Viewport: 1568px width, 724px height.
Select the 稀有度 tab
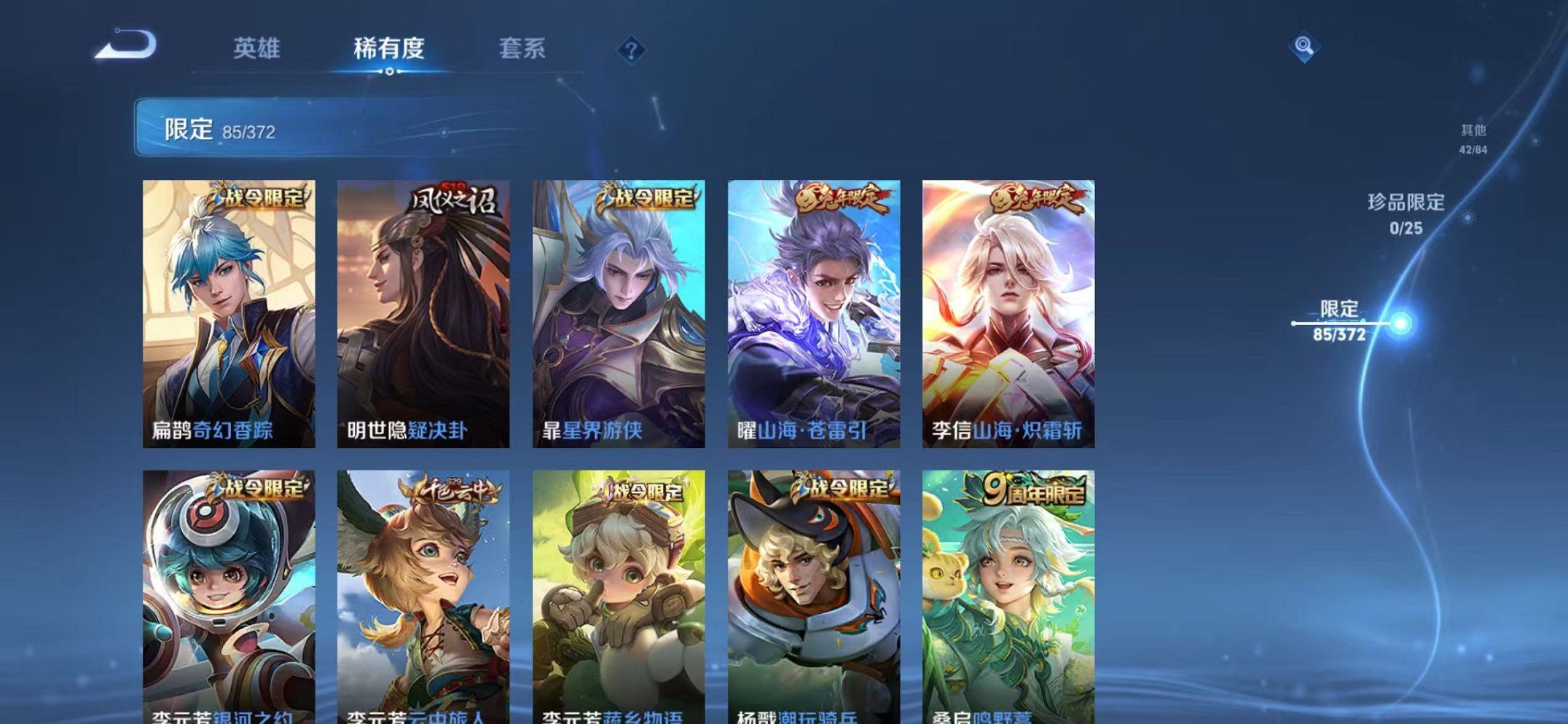pos(389,48)
